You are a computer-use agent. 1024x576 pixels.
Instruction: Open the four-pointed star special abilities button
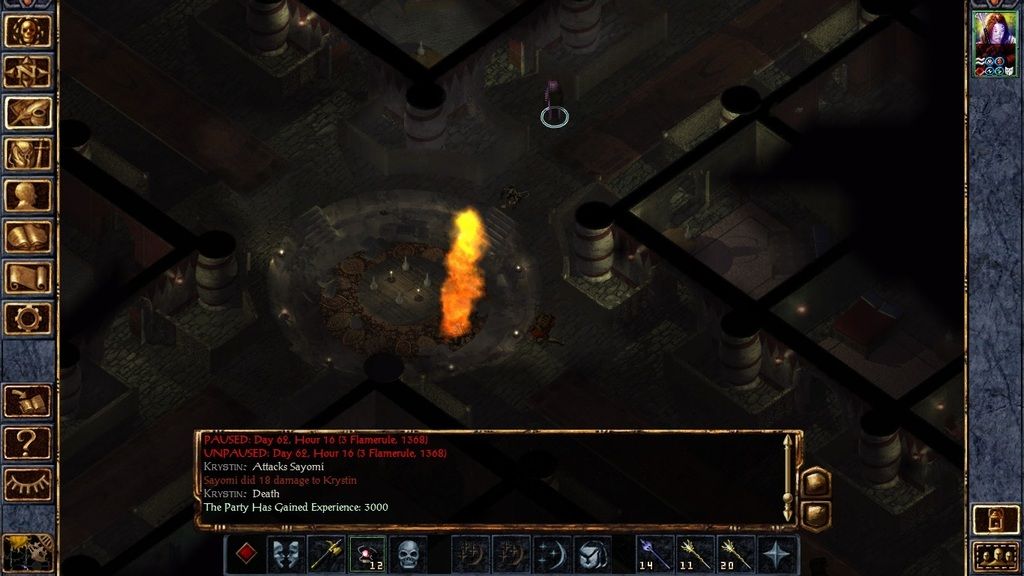click(777, 554)
